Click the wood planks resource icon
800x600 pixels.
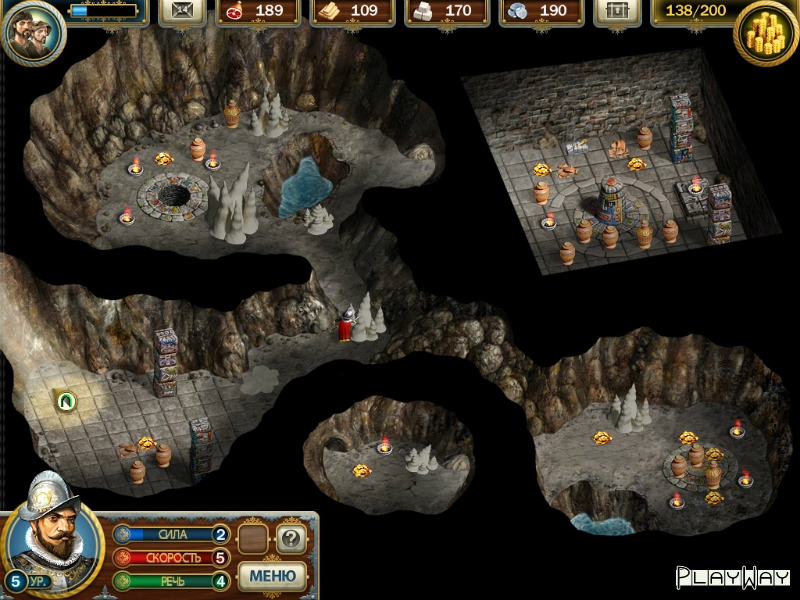[332, 11]
